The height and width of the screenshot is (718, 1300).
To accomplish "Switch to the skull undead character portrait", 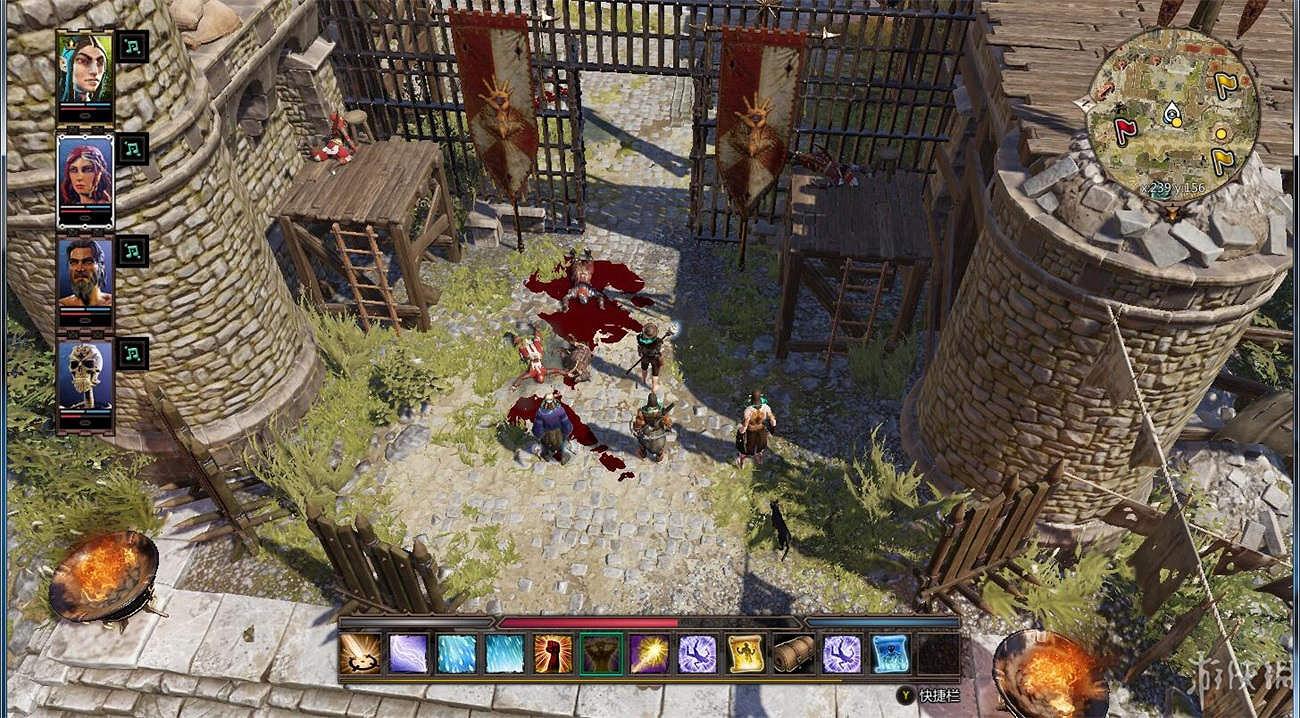I will [85, 376].
